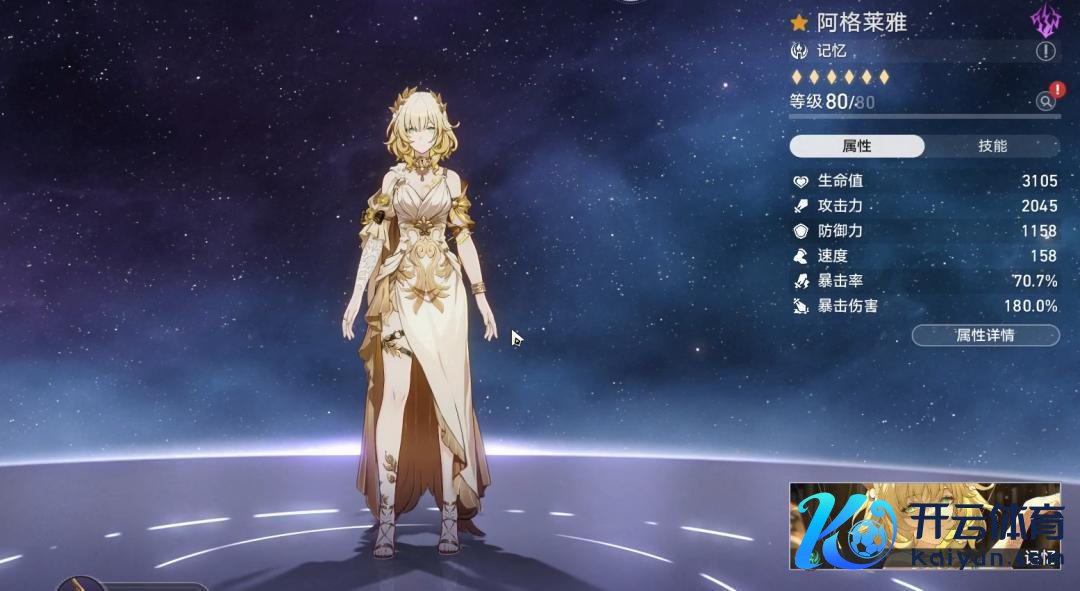Image resolution: width=1080 pixels, height=591 pixels.
Task: Click the purple element icon by the name
Action: 1045,20
